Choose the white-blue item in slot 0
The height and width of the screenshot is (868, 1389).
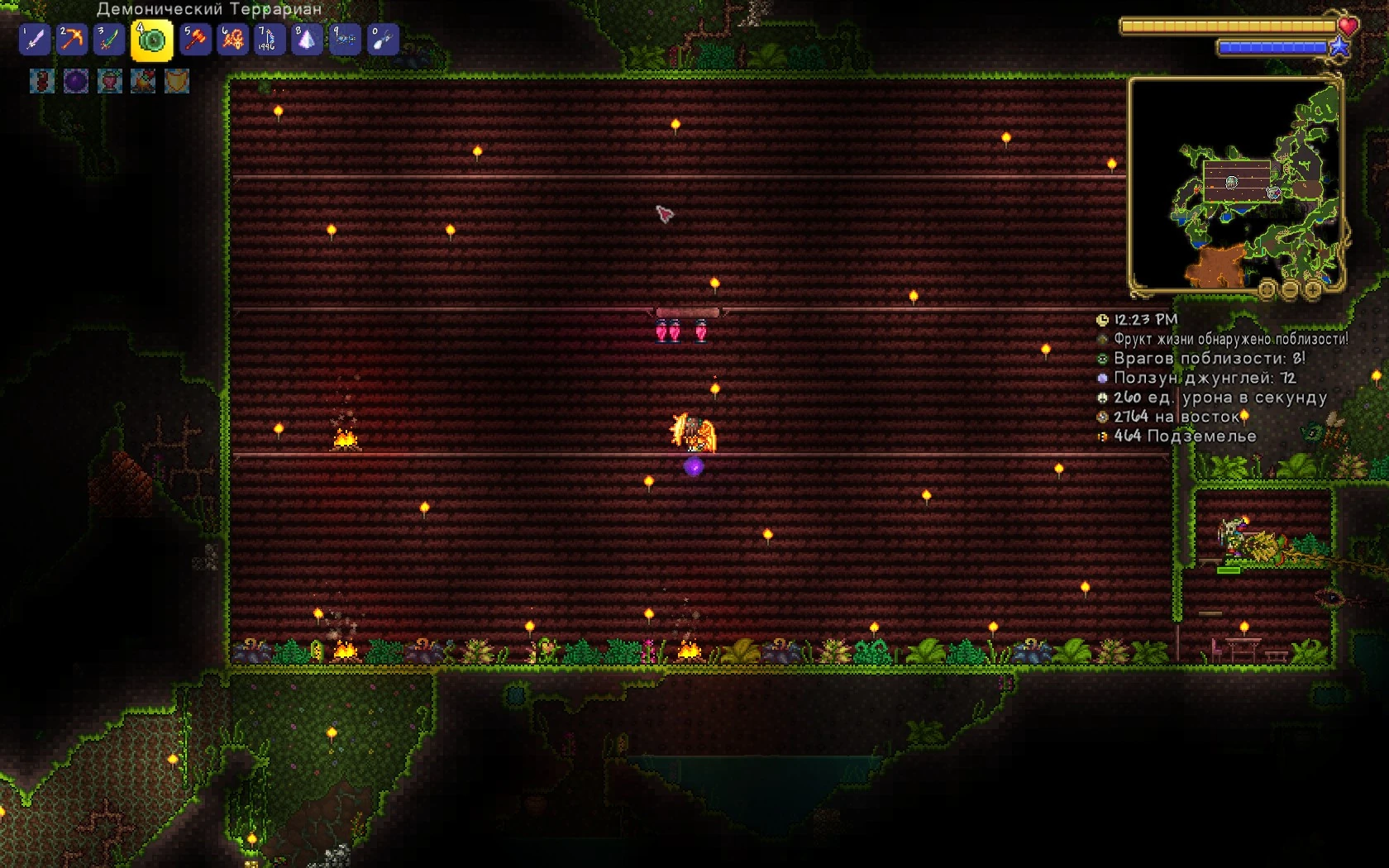pos(383,40)
